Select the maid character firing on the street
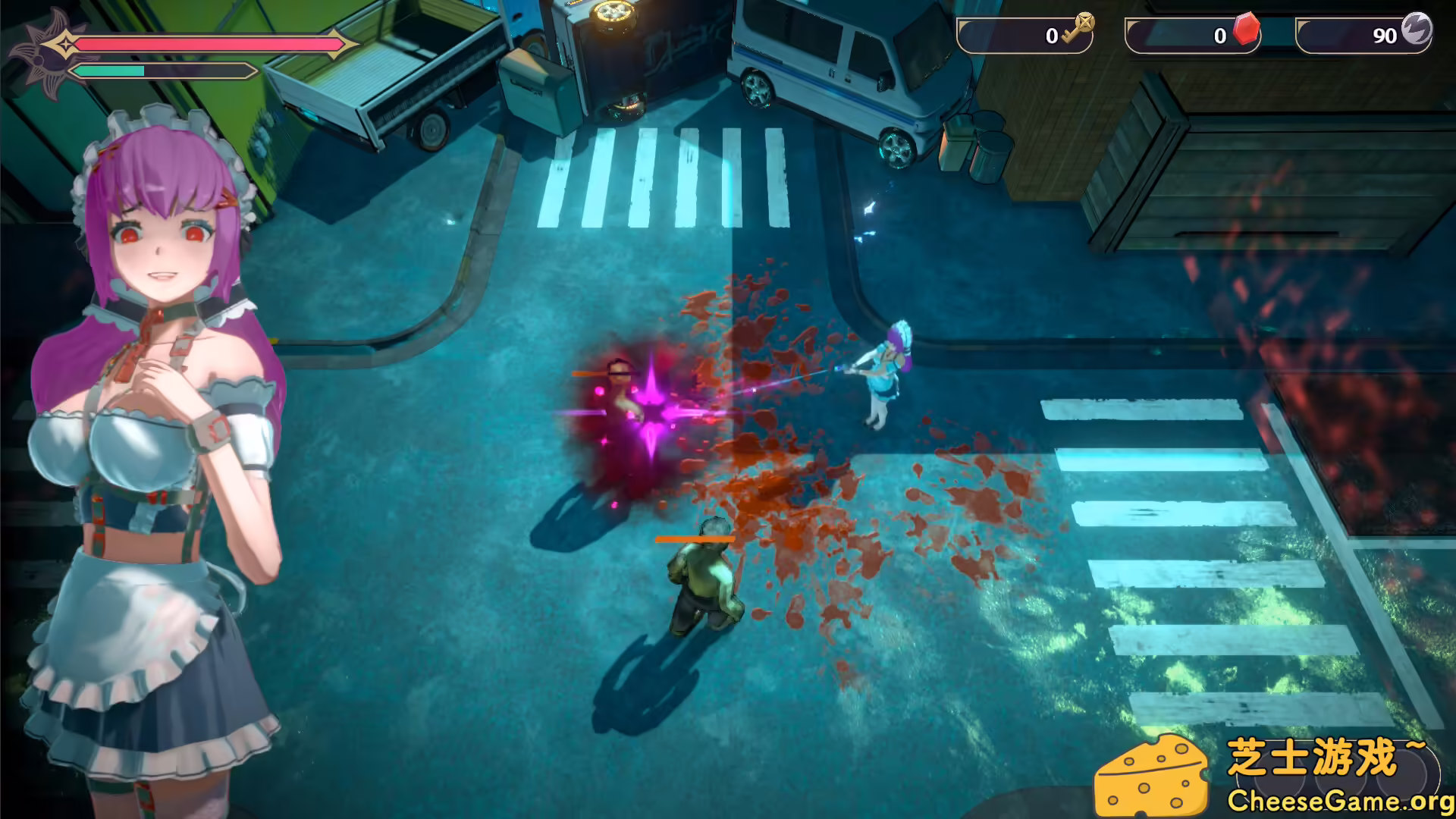This screenshot has width=1456, height=819. click(883, 372)
